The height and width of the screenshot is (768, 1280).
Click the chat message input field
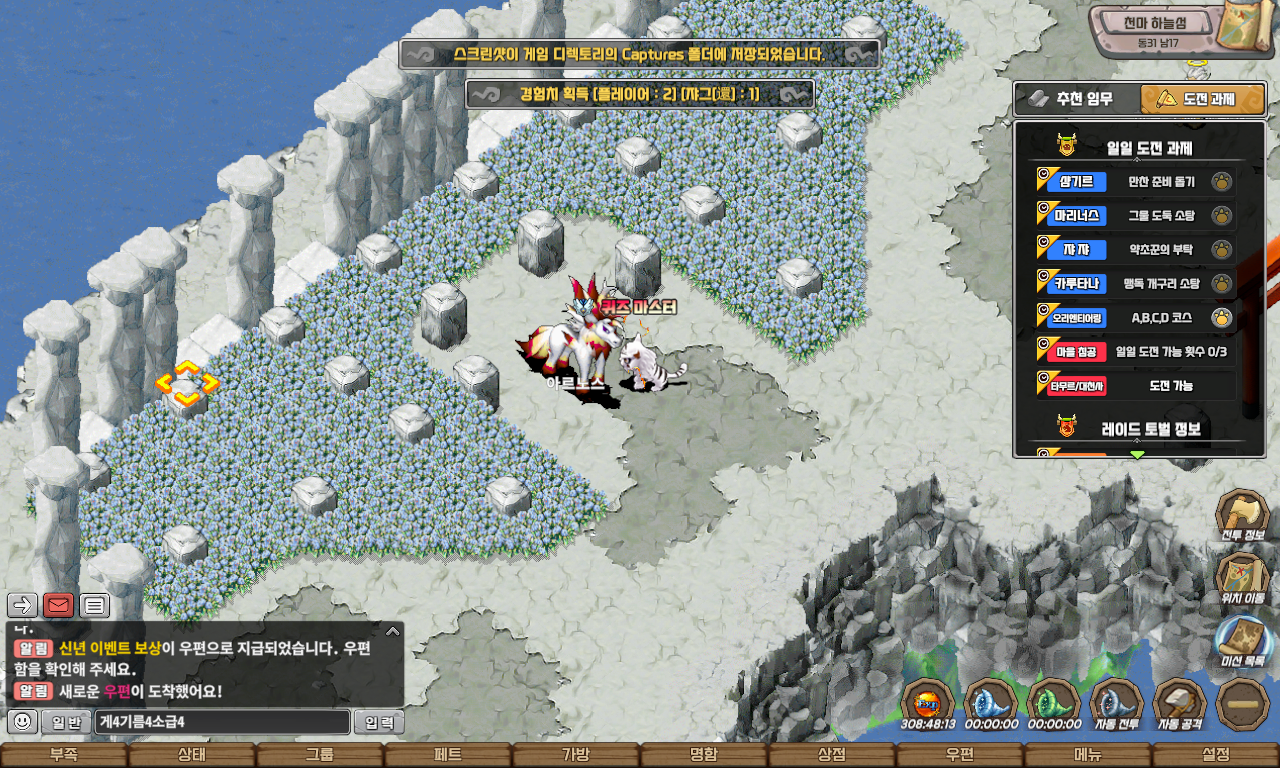pyautogui.click(x=223, y=722)
